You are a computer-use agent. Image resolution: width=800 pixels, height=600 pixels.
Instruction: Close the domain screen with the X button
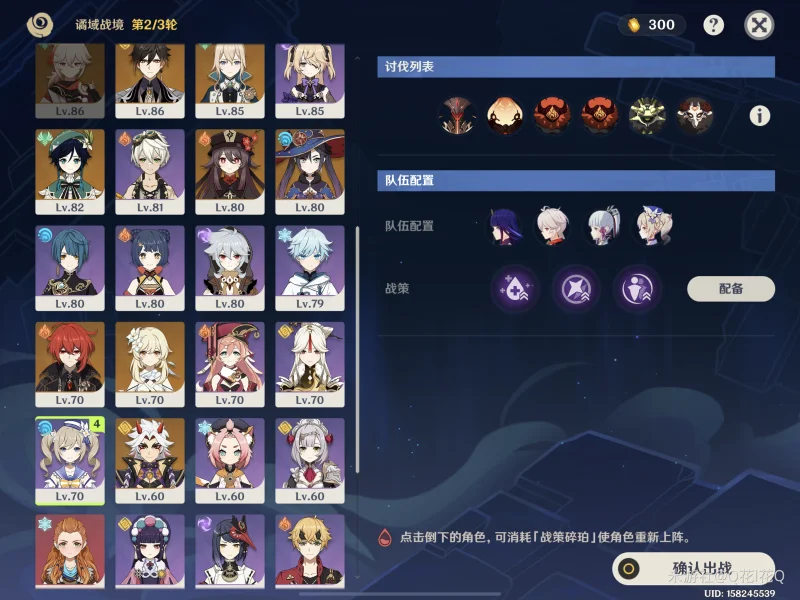(x=760, y=26)
